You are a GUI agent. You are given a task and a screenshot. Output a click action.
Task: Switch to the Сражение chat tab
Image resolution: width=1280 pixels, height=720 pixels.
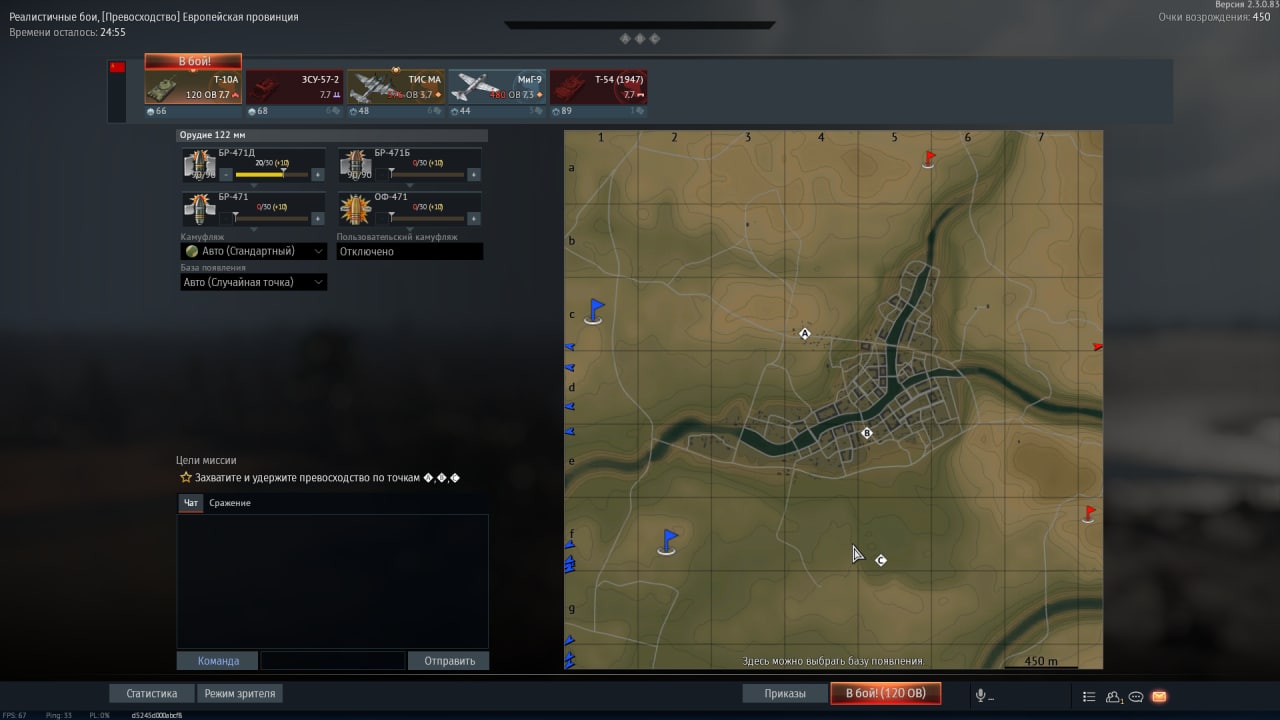230,503
